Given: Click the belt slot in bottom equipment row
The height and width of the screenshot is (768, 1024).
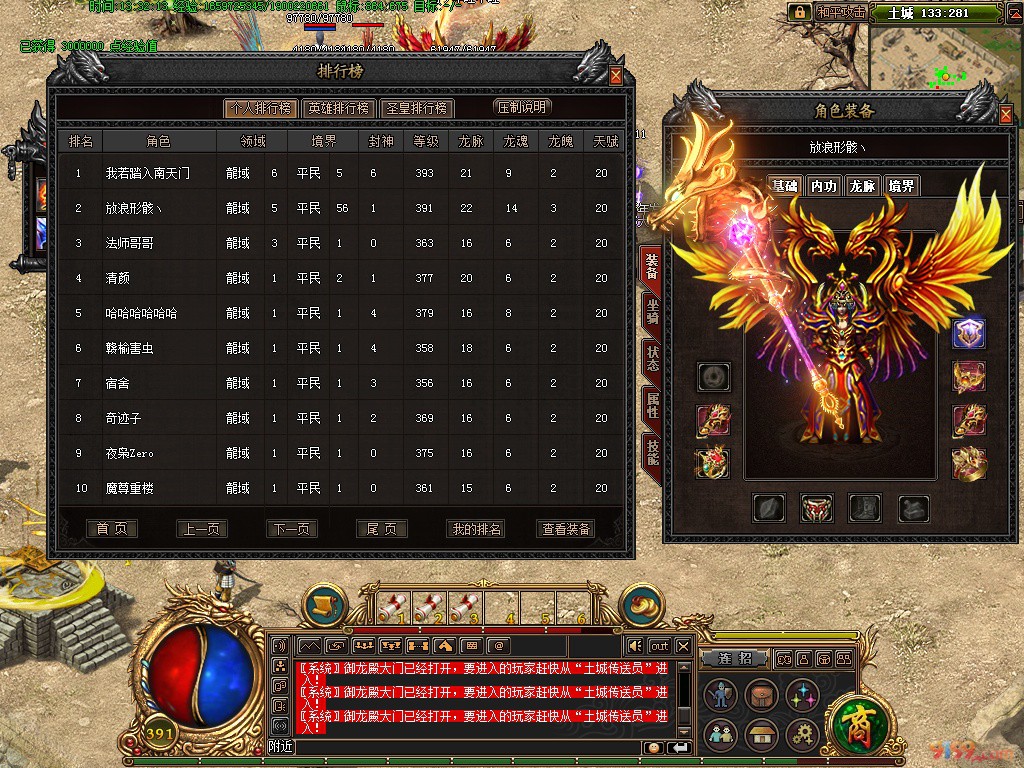Looking at the screenshot, I should click(817, 509).
